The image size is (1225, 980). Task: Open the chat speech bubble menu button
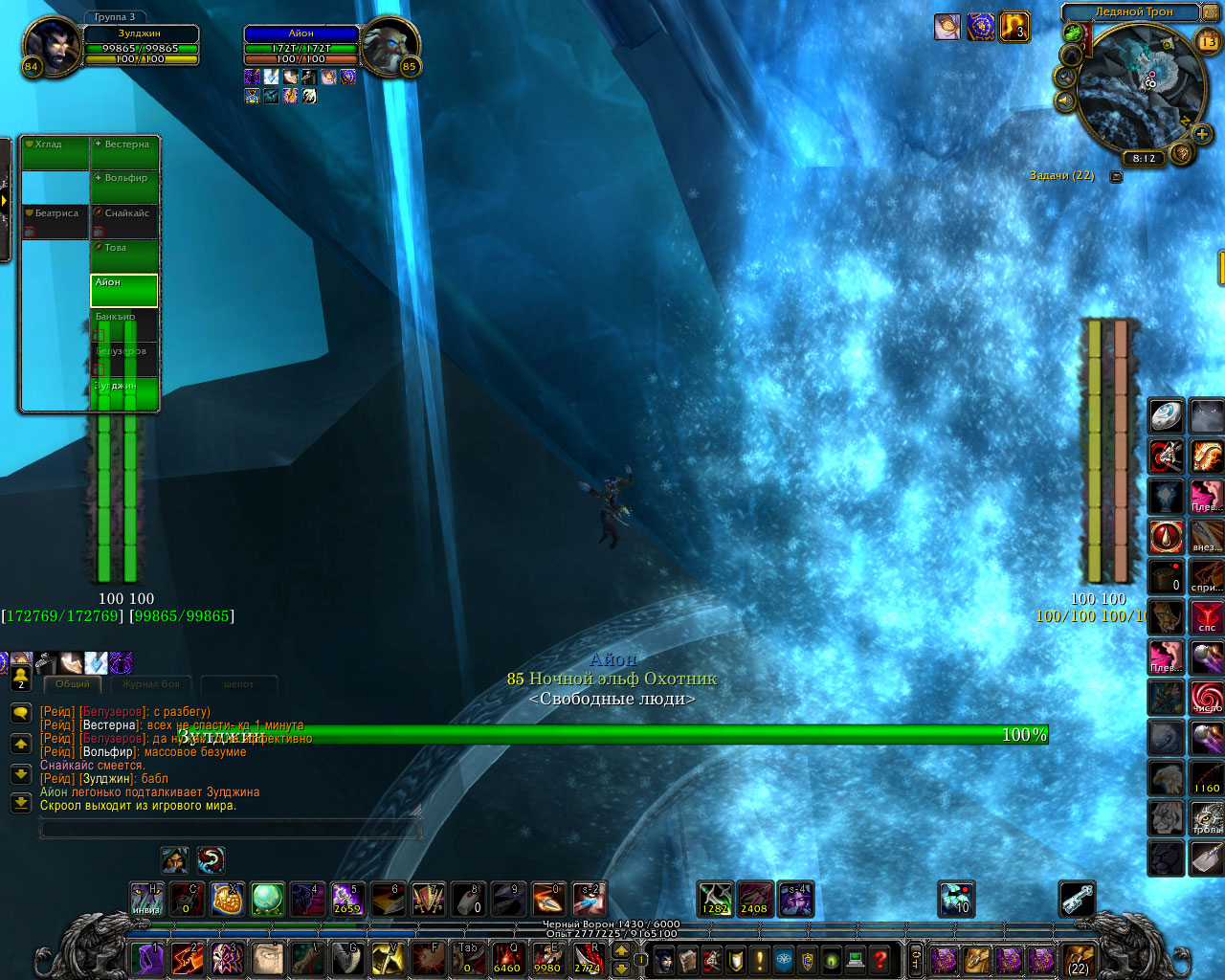[21, 714]
